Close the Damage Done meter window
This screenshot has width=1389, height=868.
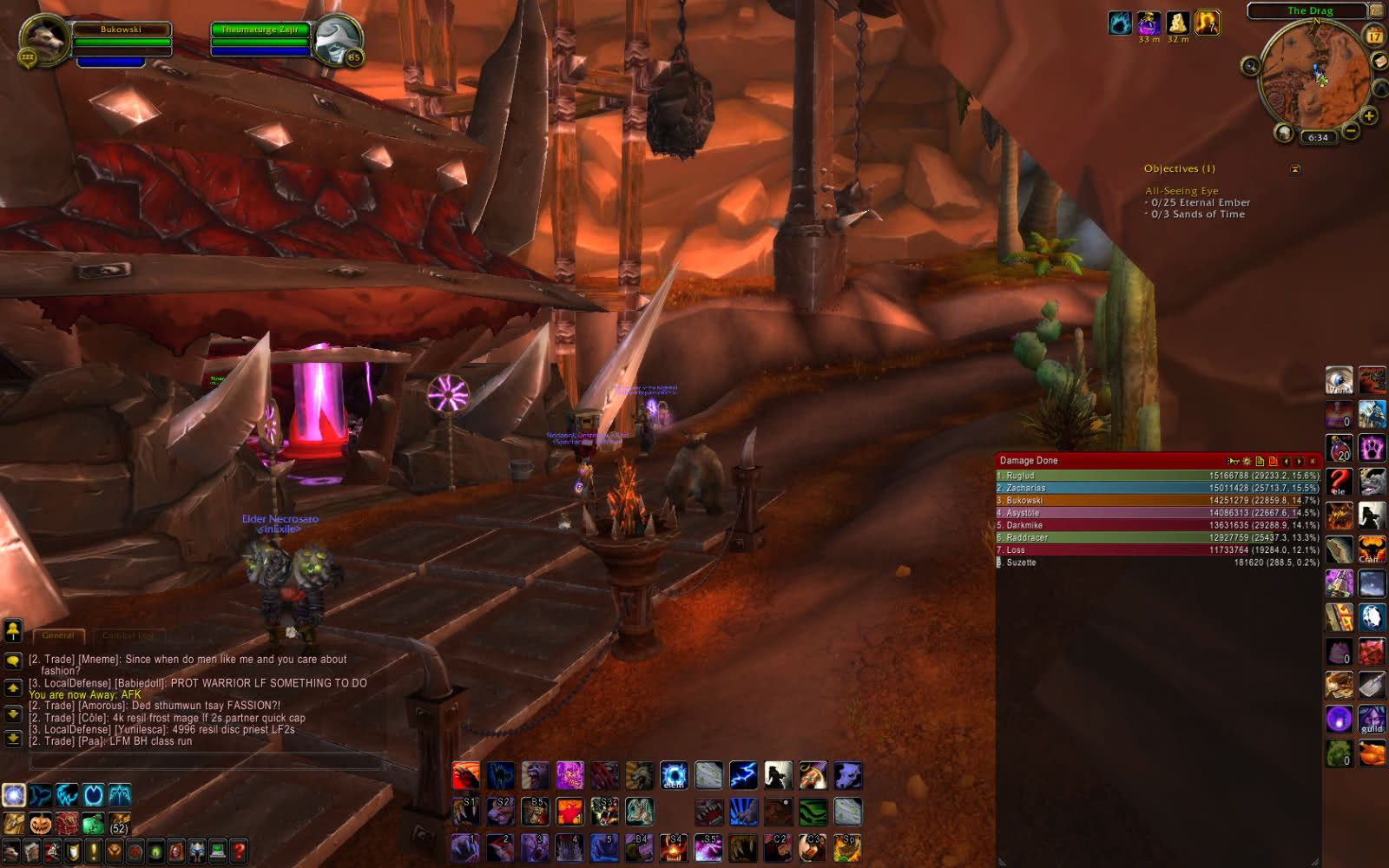coord(1313,461)
